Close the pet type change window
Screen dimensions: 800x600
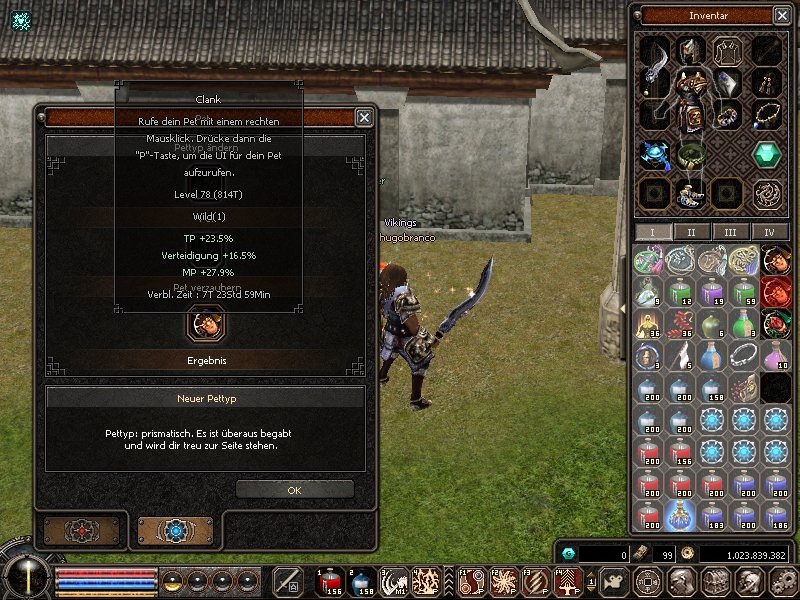[x=365, y=117]
